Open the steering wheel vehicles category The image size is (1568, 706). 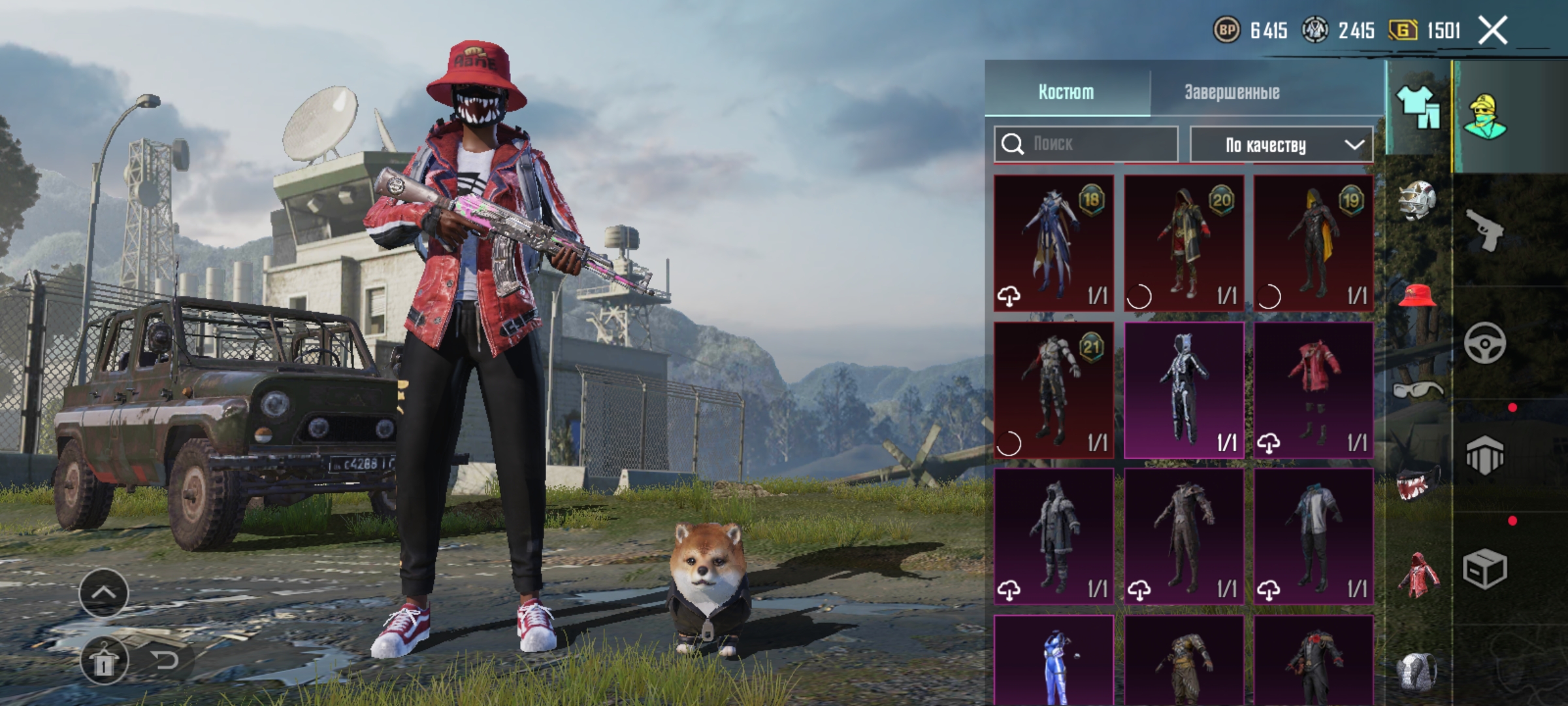click(1484, 343)
